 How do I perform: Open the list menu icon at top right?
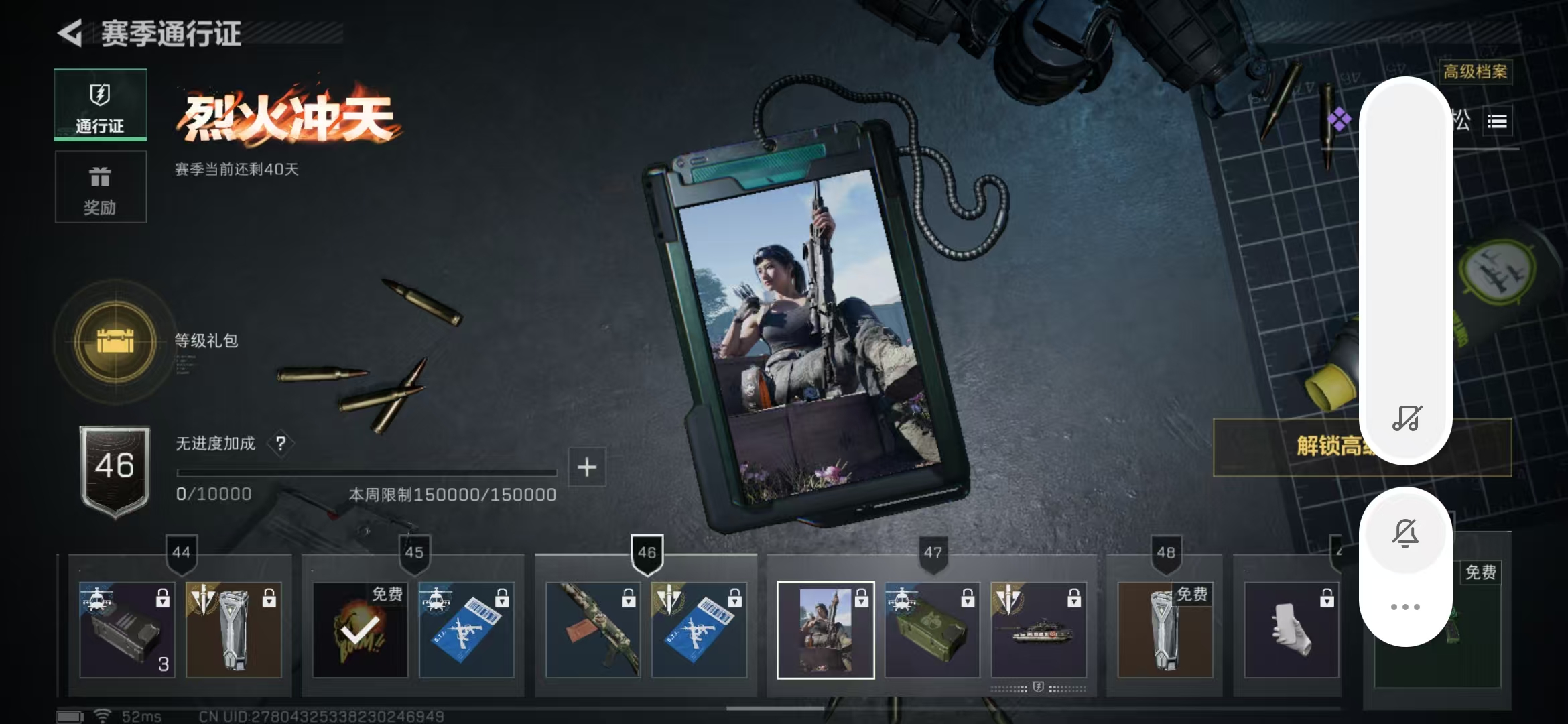pos(1497,121)
